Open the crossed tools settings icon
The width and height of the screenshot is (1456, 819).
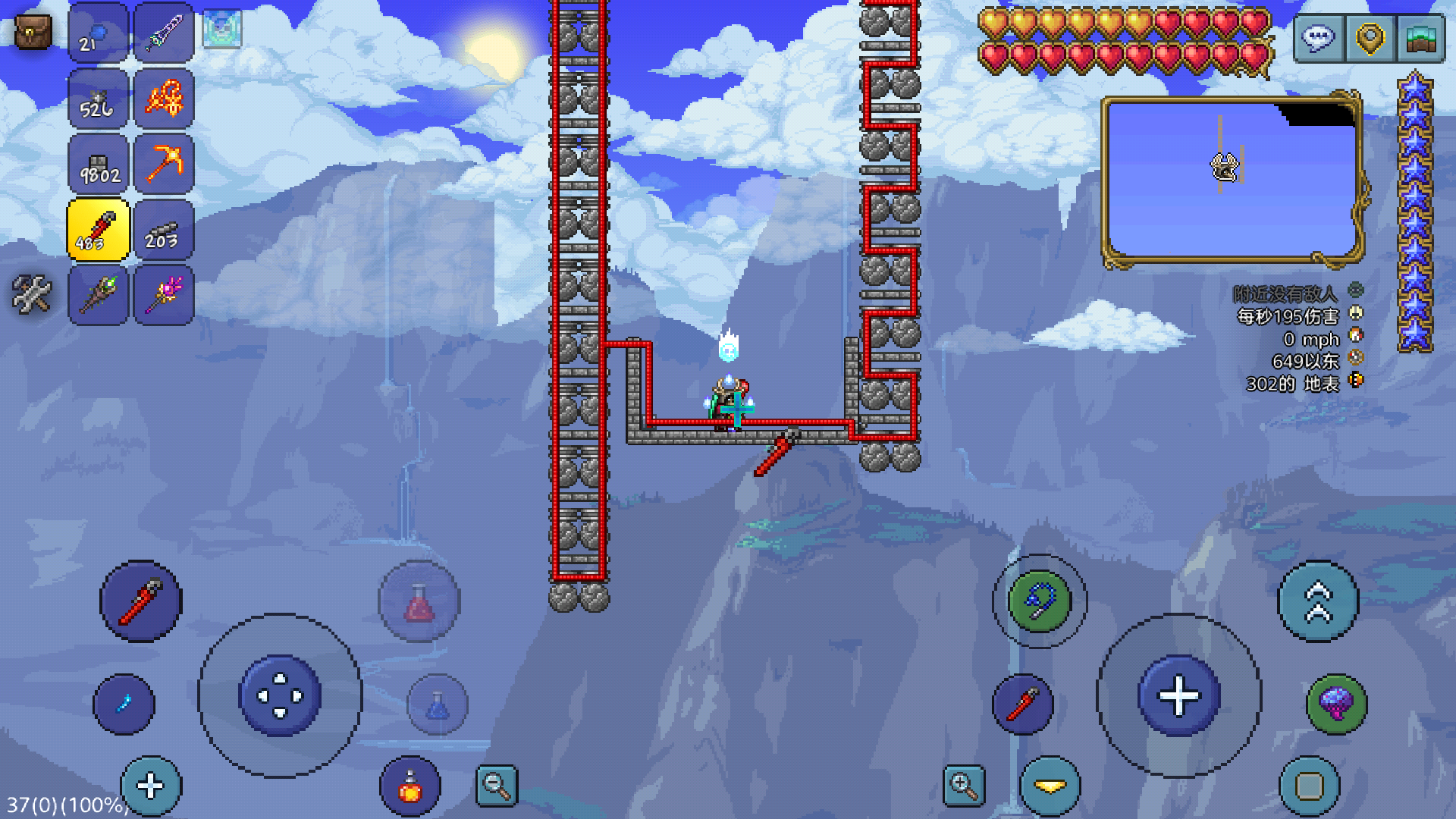click(x=32, y=294)
